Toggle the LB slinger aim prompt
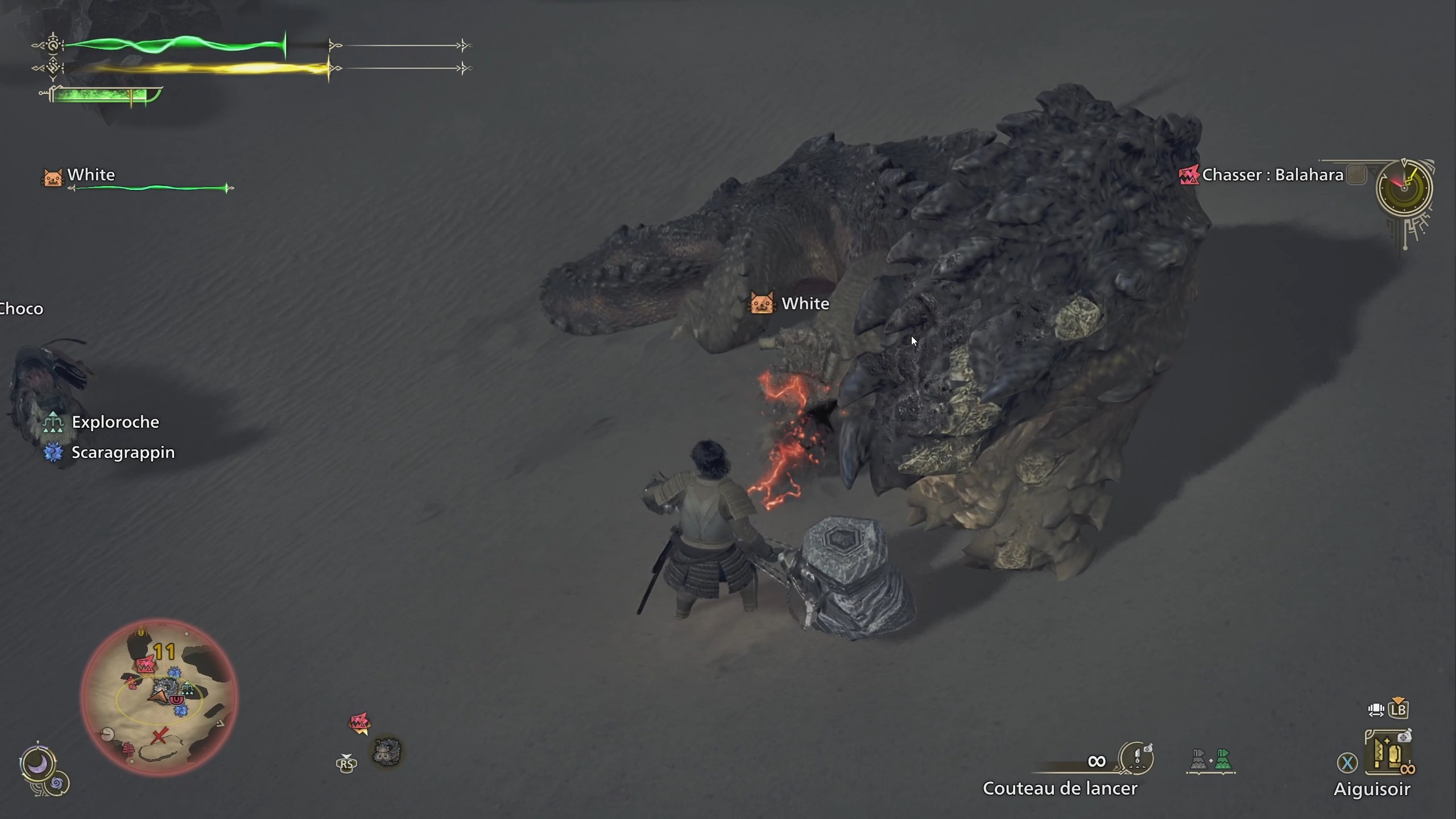 point(1398,710)
